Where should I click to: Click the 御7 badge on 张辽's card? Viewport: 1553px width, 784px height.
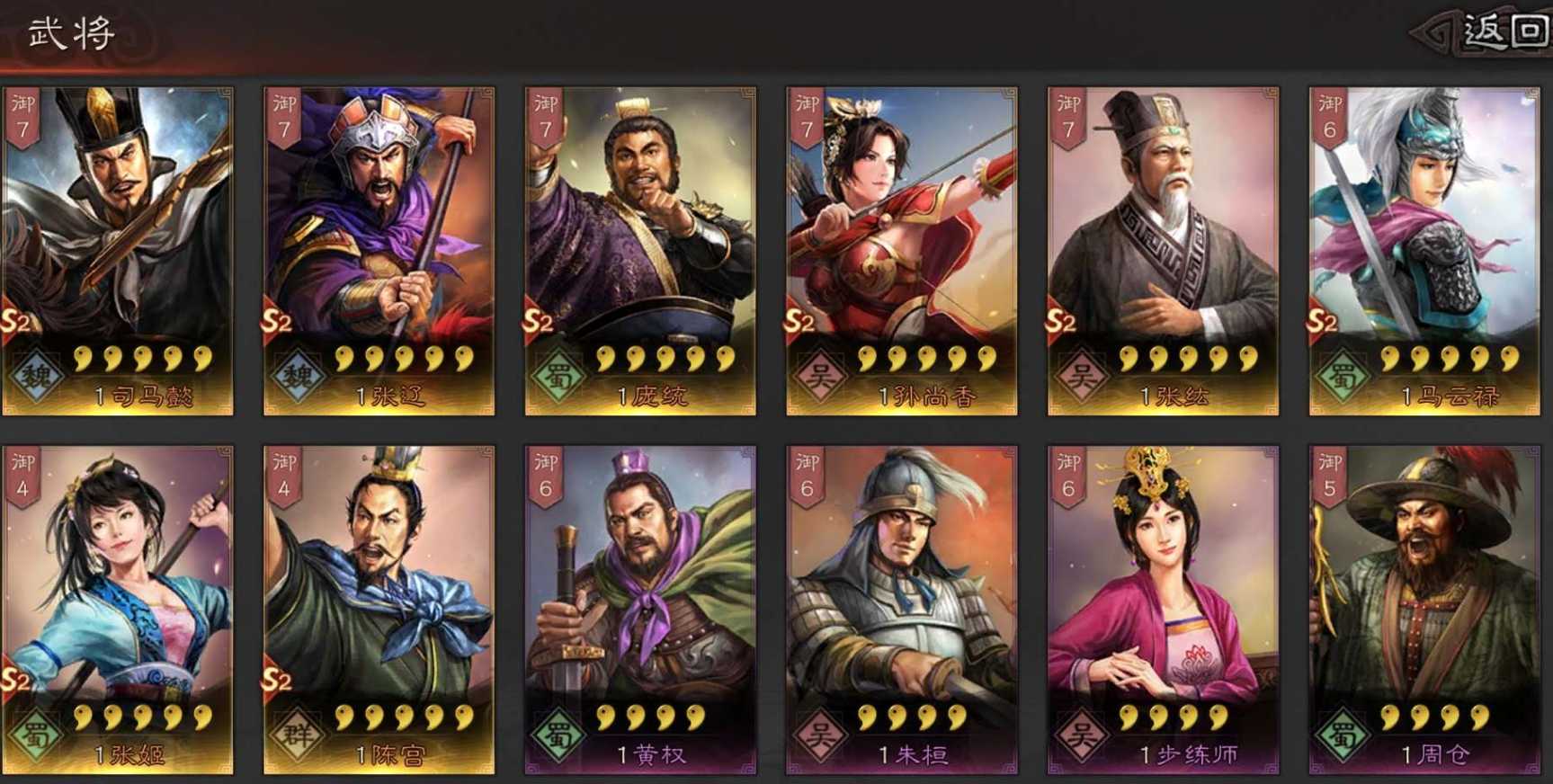pos(282,115)
